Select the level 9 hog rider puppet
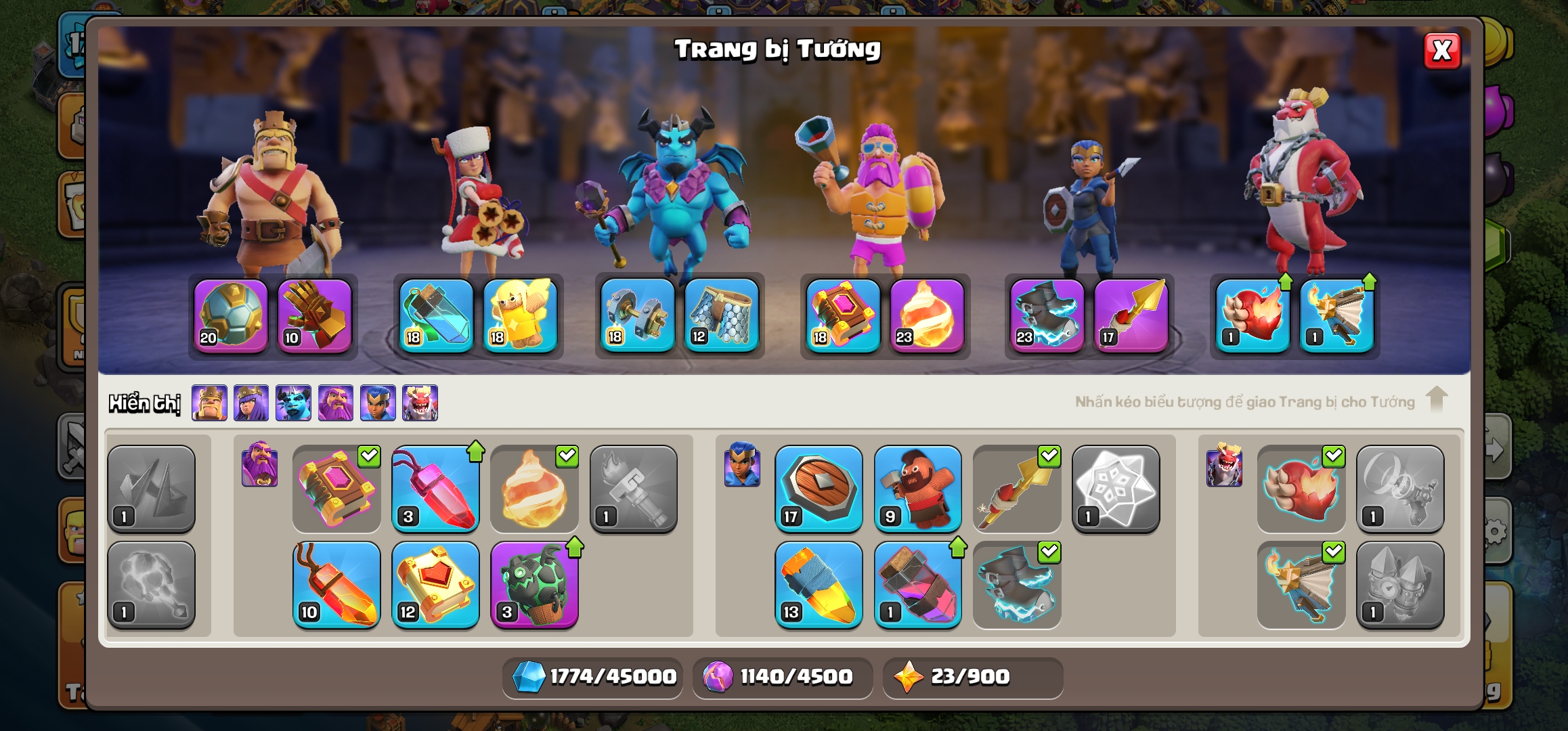Image resolution: width=1568 pixels, height=731 pixels. click(x=917, y=489)
